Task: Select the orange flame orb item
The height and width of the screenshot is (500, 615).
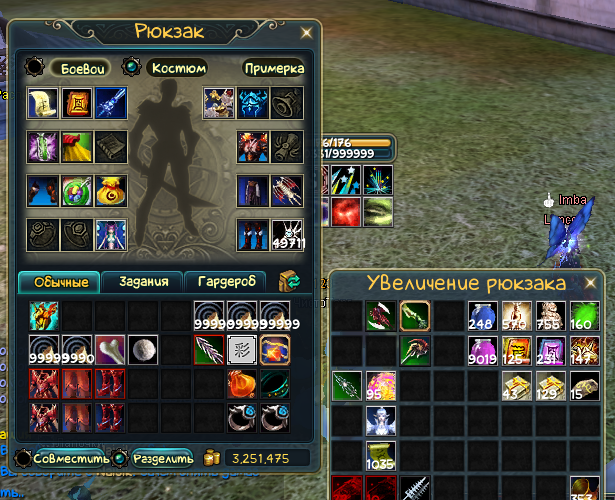Action: click(x=242, y=384)
